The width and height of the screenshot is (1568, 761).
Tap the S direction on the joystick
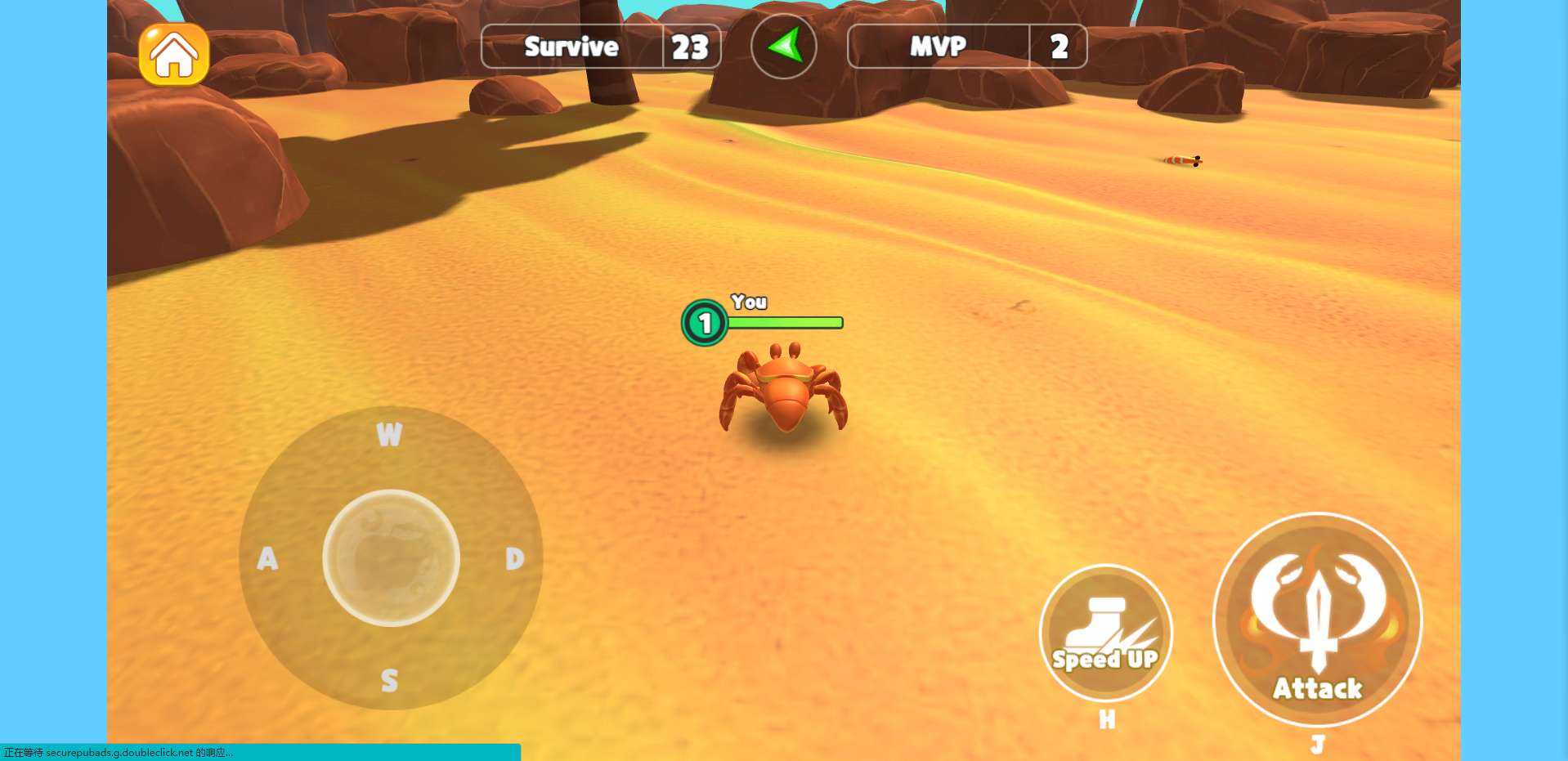(389, 680)
